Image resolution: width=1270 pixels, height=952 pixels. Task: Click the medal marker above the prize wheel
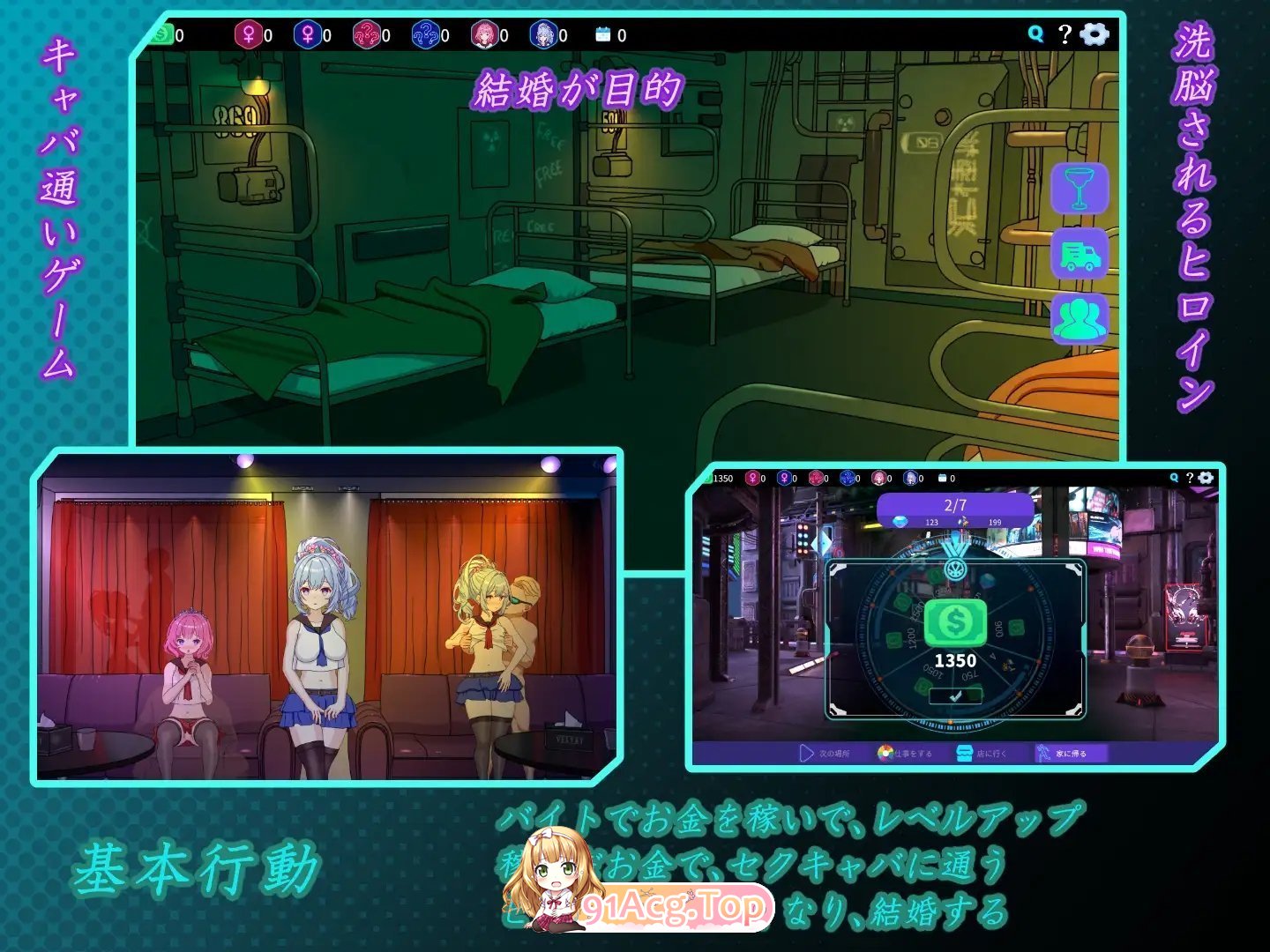[953, 567]
